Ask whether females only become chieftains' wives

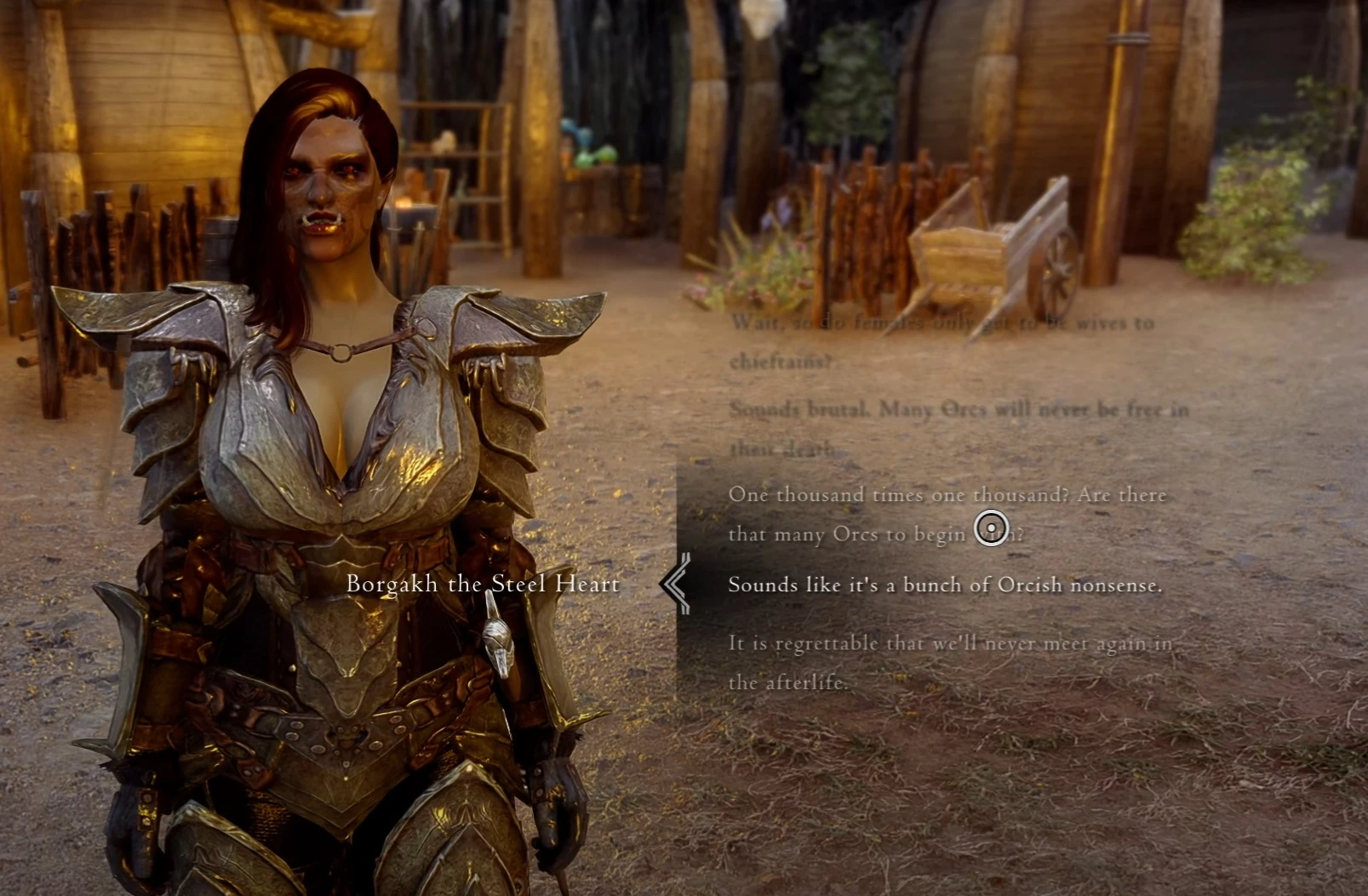point(941,341)
